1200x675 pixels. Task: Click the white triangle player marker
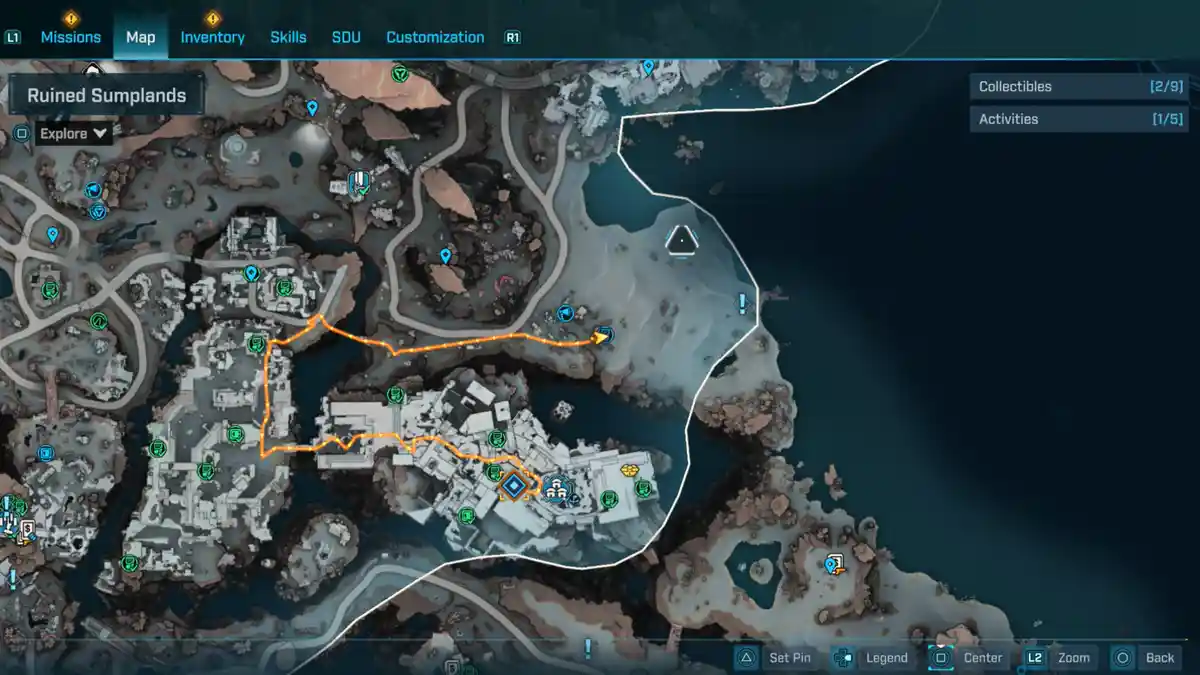[681, 239]
